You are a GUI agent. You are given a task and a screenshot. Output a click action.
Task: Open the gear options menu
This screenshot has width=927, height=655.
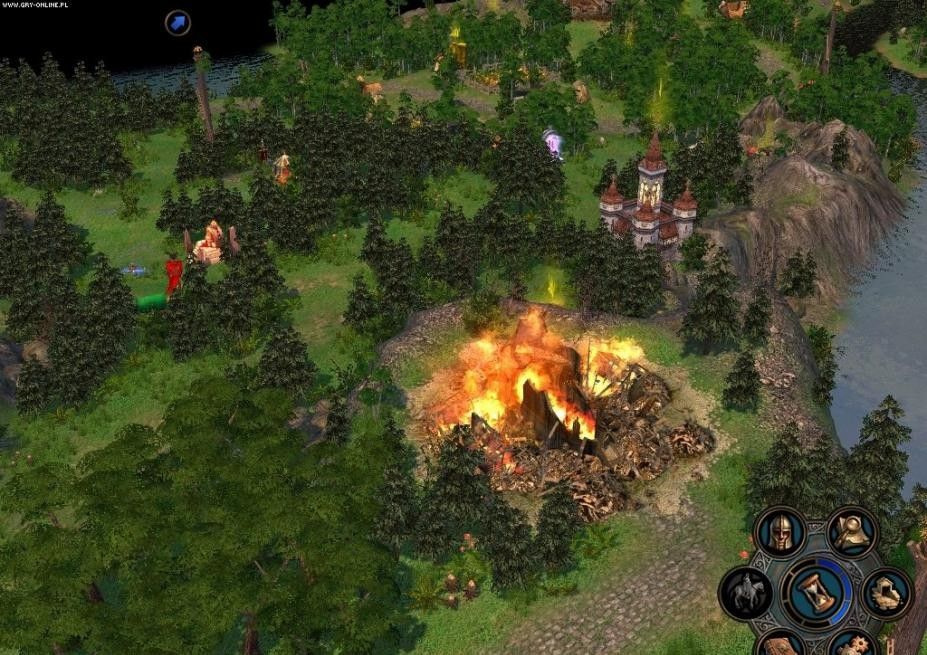(x=852, y=645)
